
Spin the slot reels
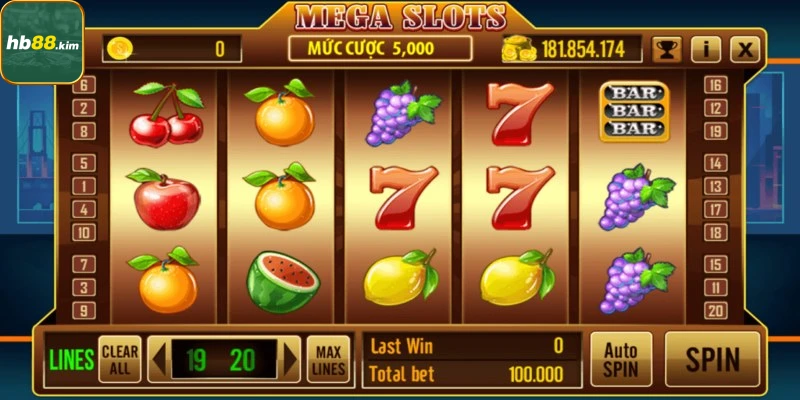713,359
